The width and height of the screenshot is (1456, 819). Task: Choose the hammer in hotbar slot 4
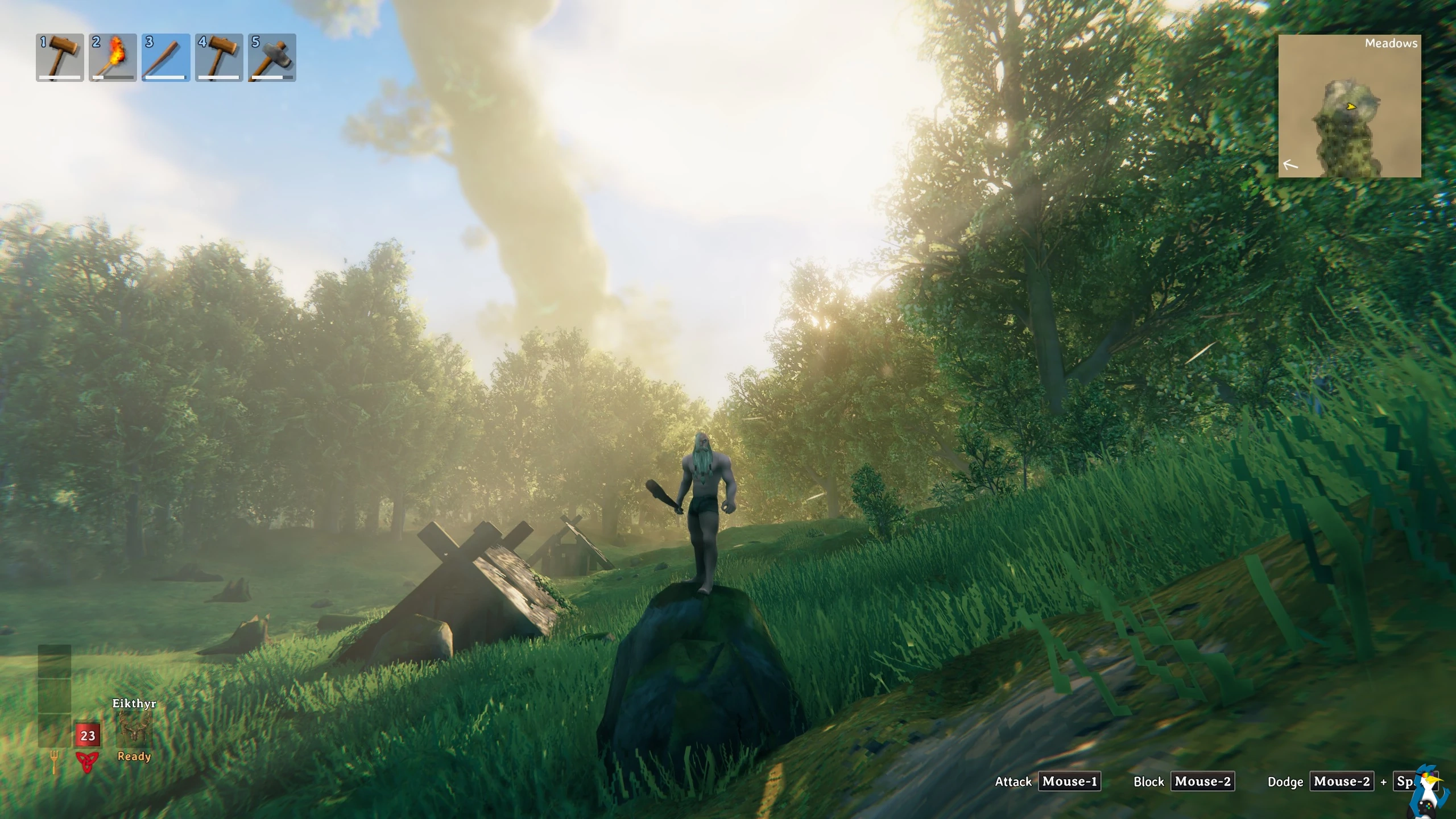219,57
